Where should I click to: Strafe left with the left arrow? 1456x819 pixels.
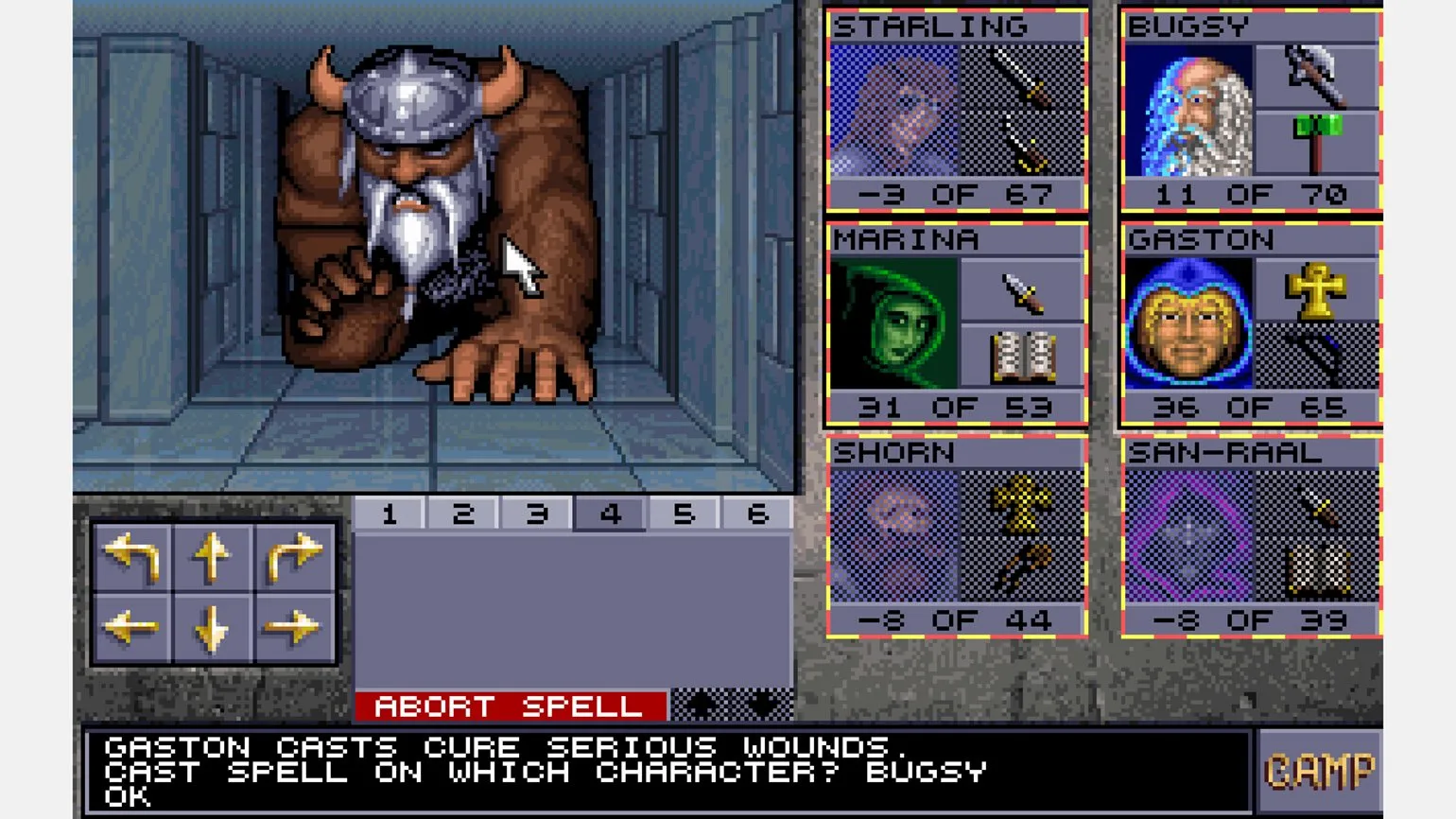[x=131, y=627]
